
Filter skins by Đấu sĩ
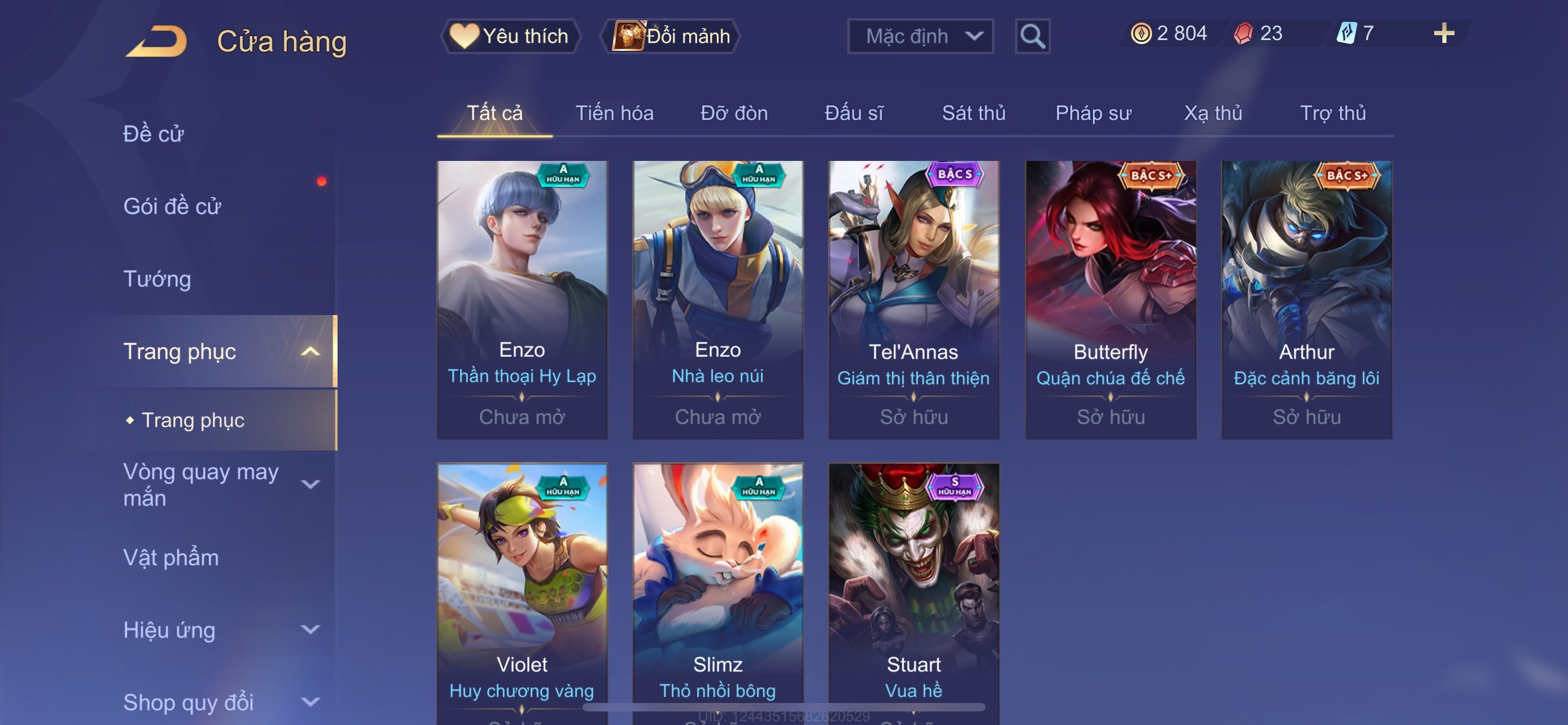853,113
